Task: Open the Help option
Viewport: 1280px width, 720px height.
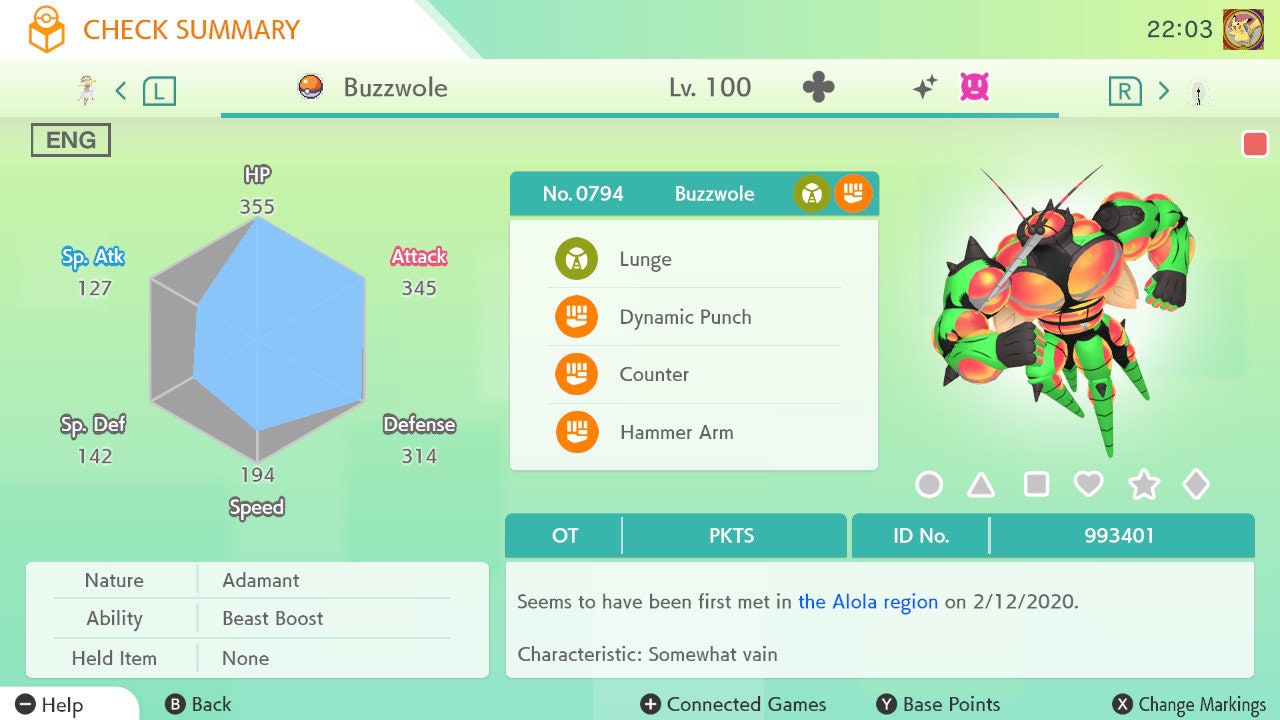Action: [x=50, y=705]
